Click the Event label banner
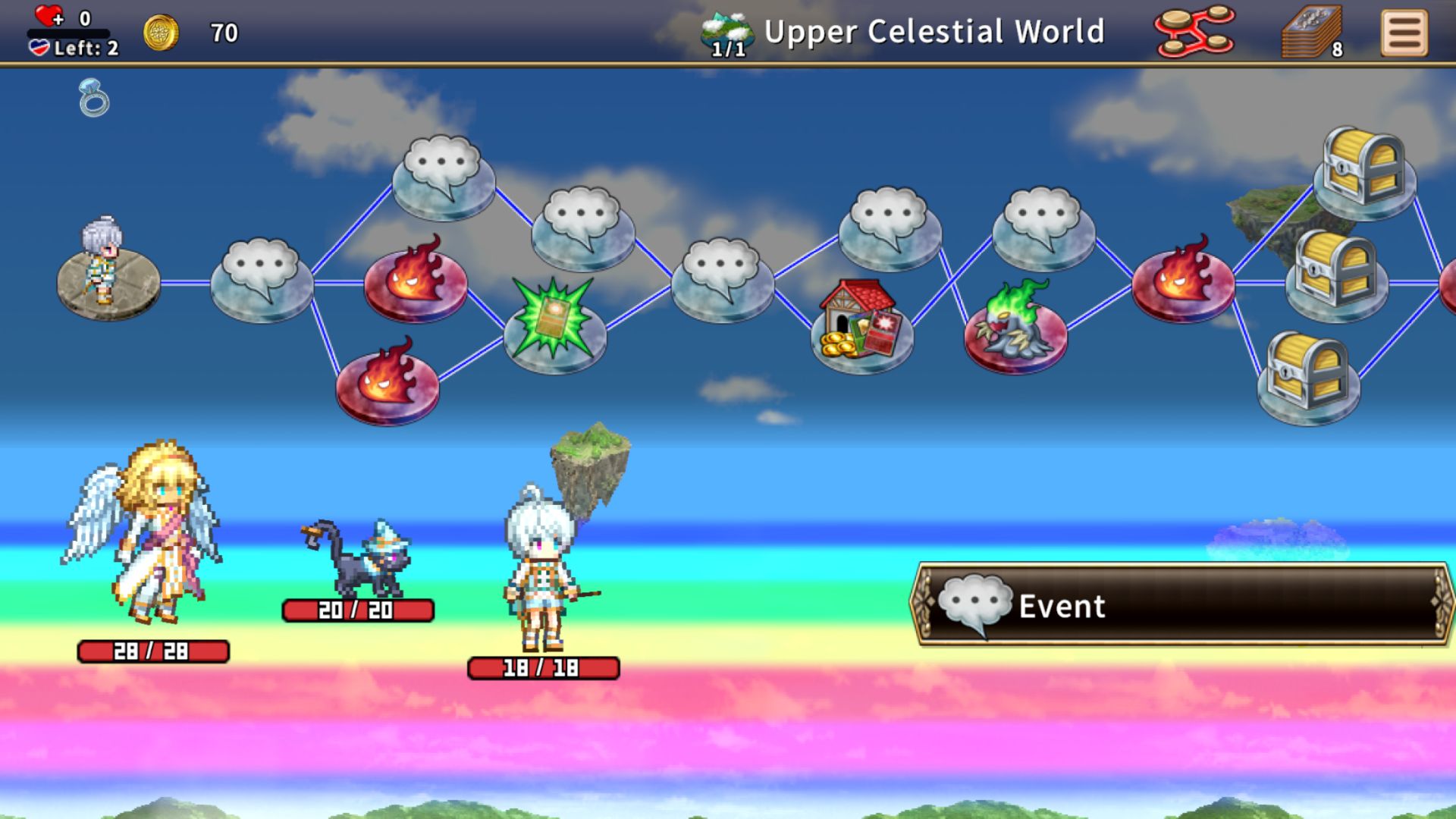1456x819 pixels. (1181, 604)
